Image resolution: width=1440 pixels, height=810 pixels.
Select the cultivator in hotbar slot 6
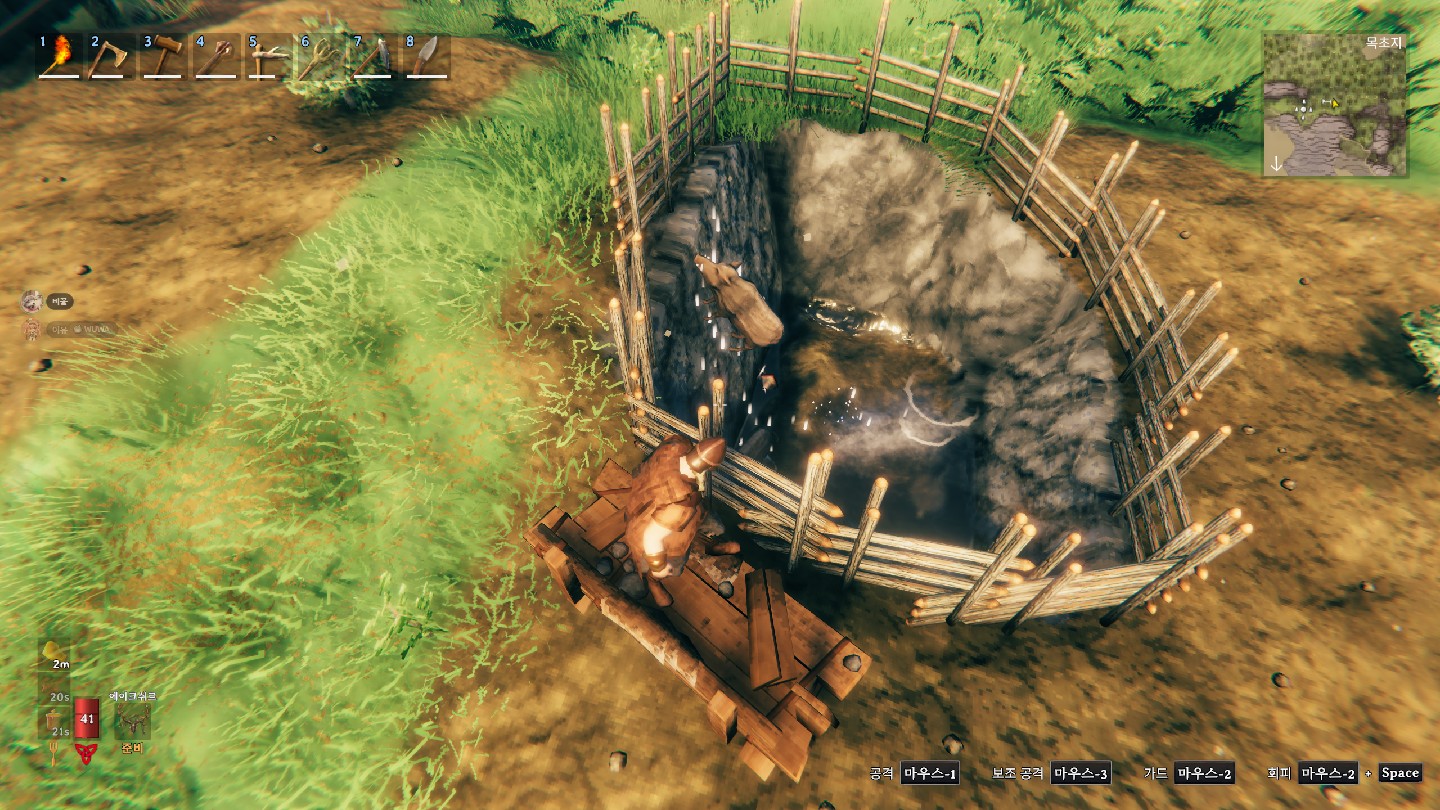tap(320, 56)
